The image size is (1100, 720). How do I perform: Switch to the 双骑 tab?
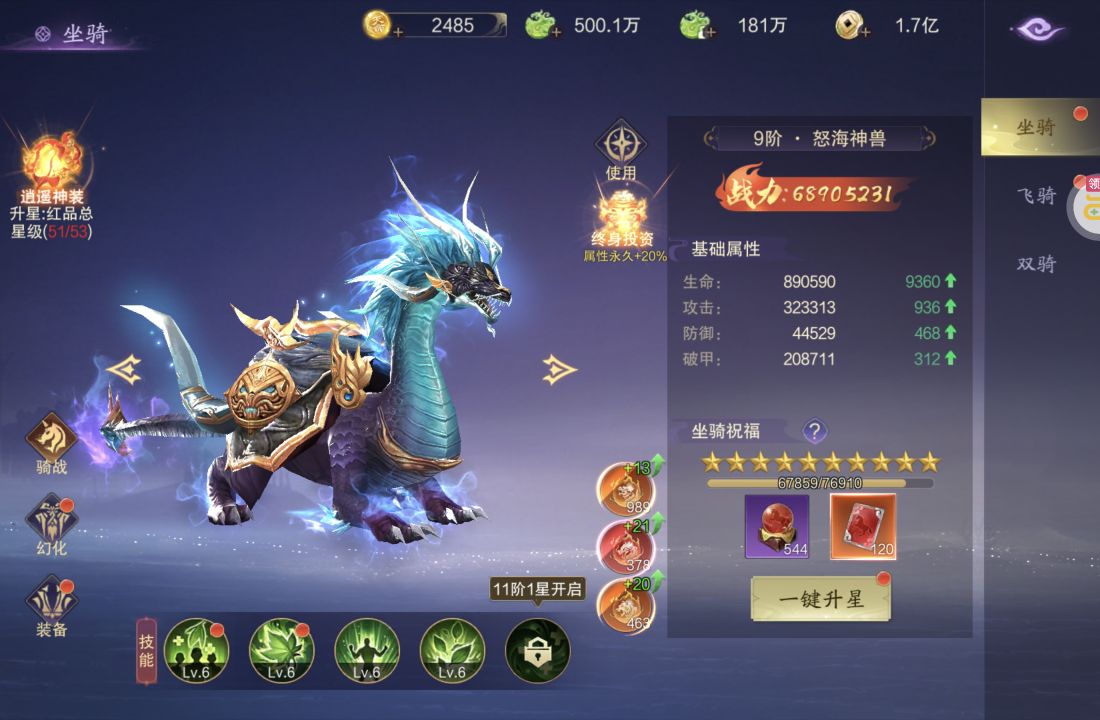coord(1036,264)
